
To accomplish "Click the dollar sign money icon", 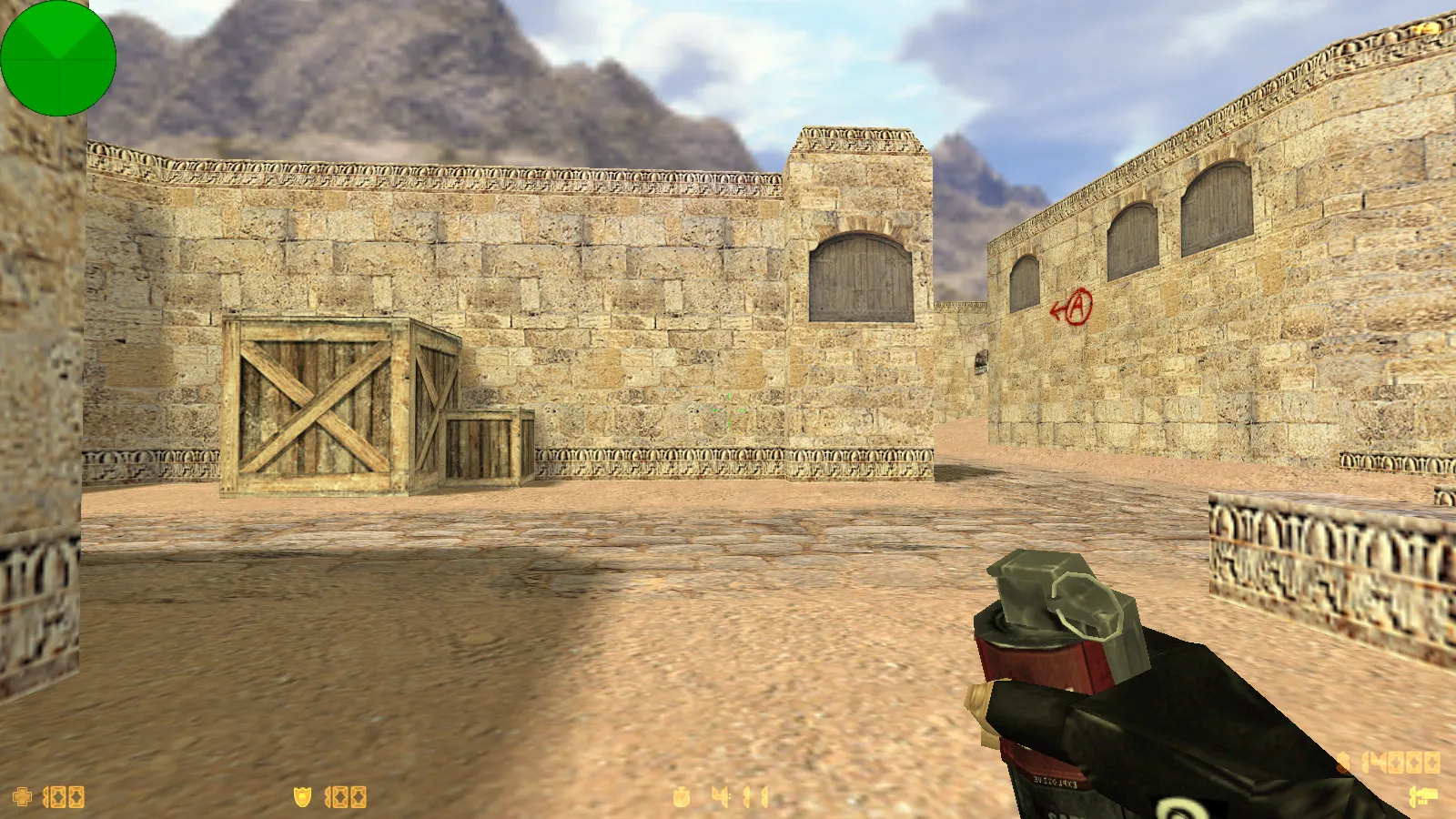I will tap(1343, 763).
